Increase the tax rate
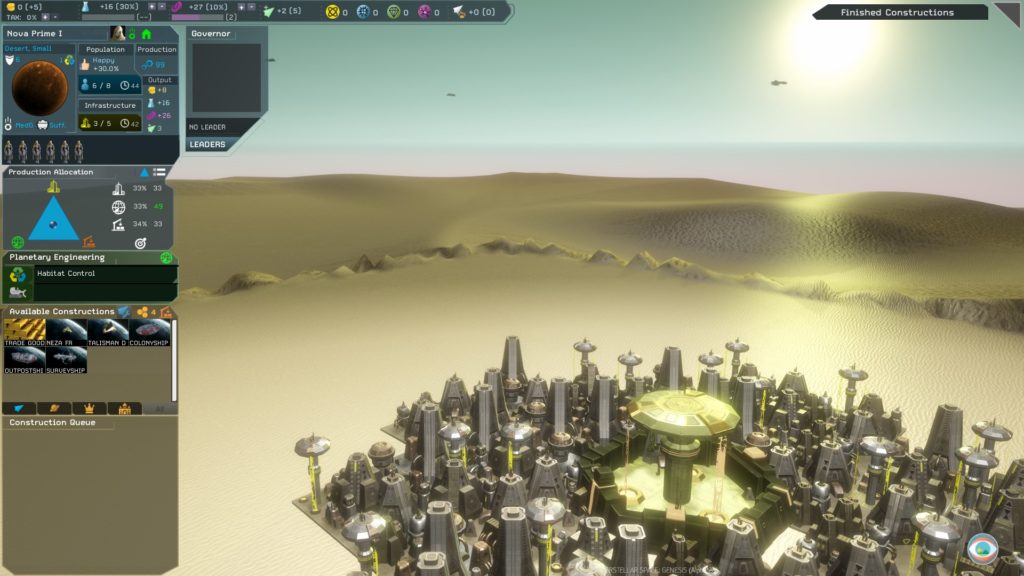This screenshot has width=1024, height=576. (44, 17)
